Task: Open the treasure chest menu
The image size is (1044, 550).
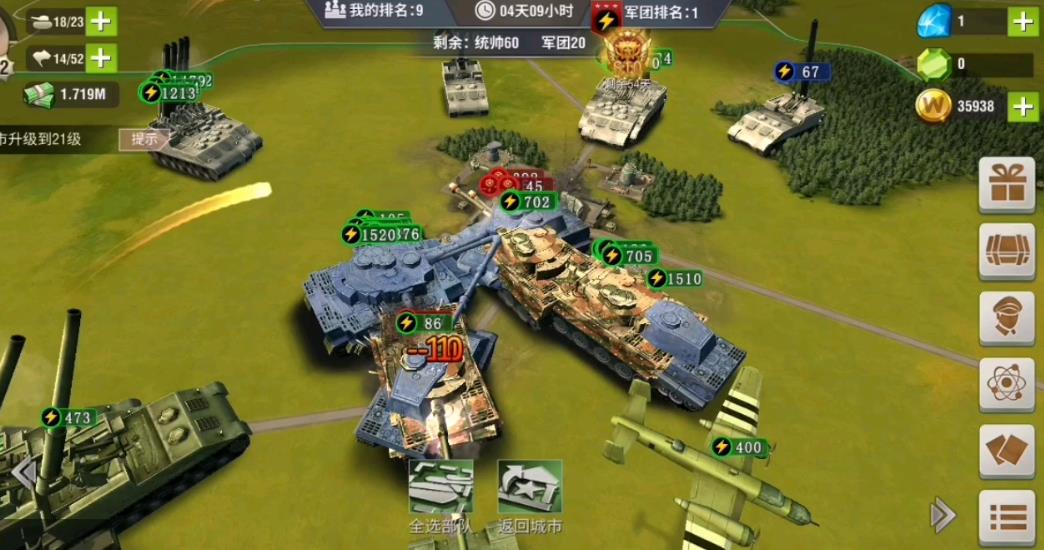Action: click(x=1006, y=252)
